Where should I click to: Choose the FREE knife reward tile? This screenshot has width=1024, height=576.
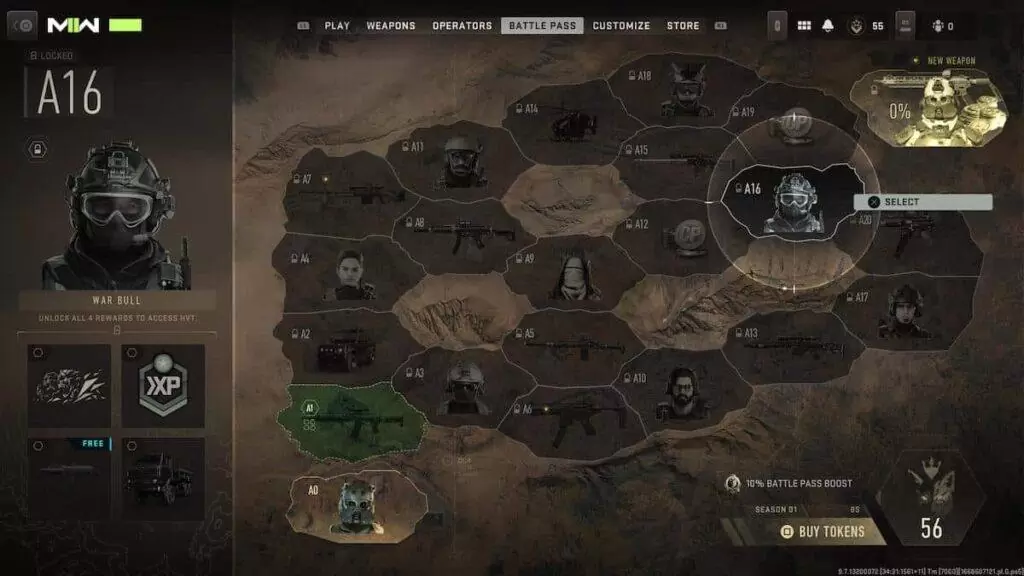tap(70, 478)
